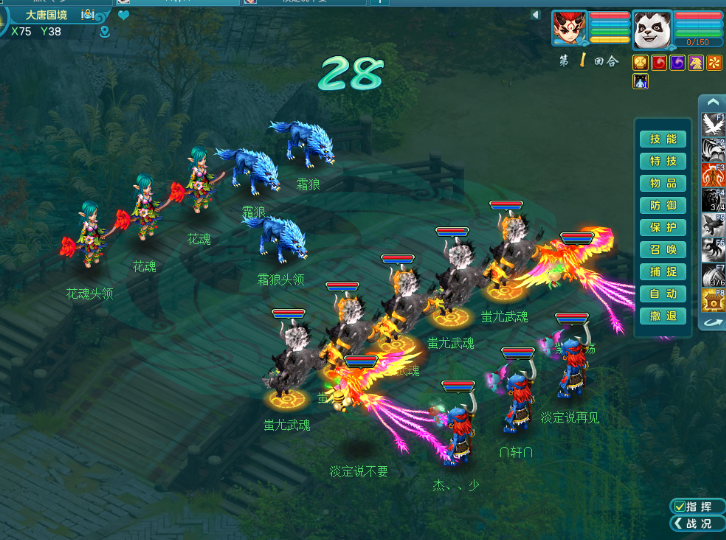The height and width of the screenshot is (540, 726).
Task: Select the 防御 defend command
Action: [662, 205]
